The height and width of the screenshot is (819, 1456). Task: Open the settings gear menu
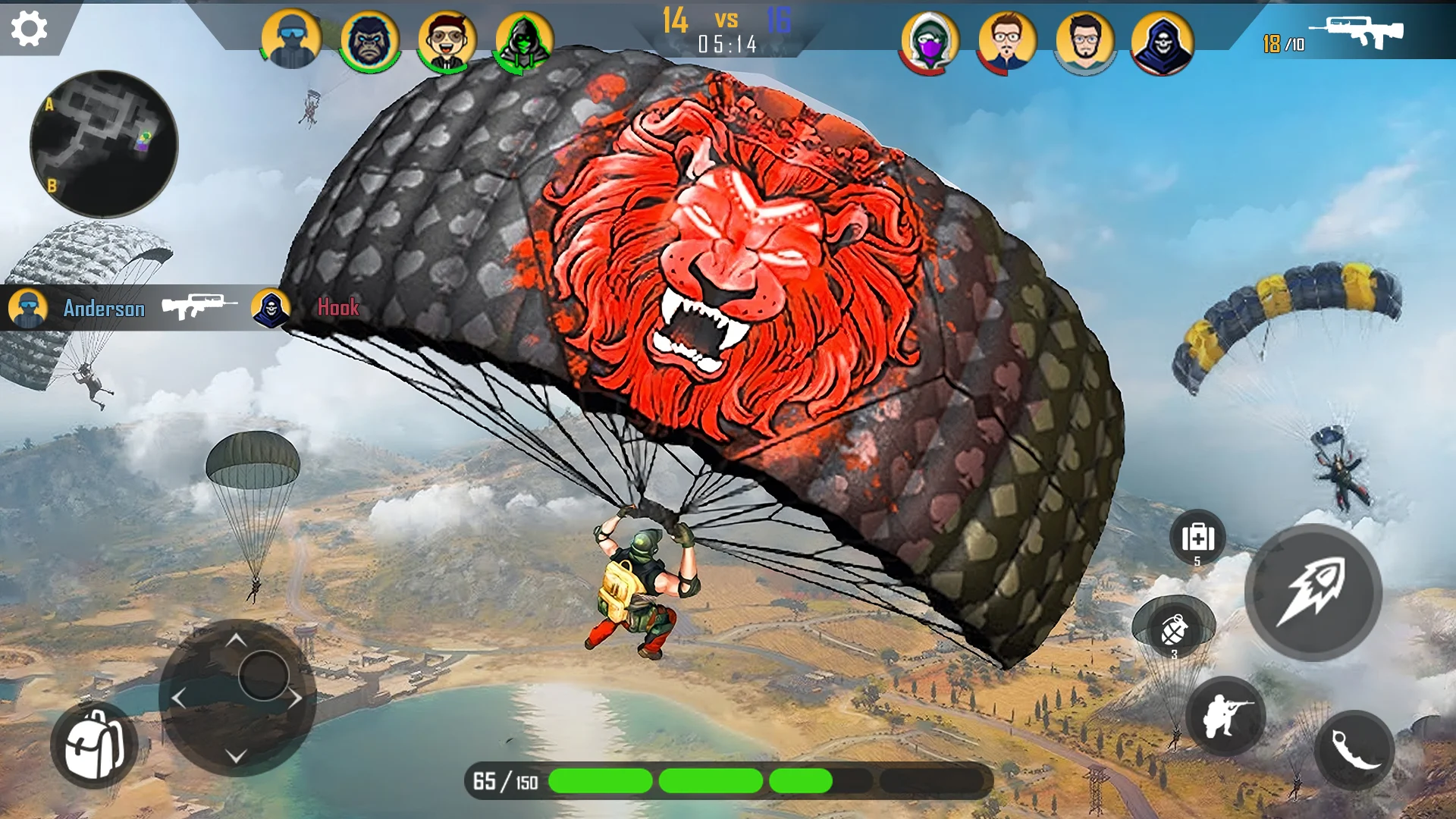click(30, 29)
